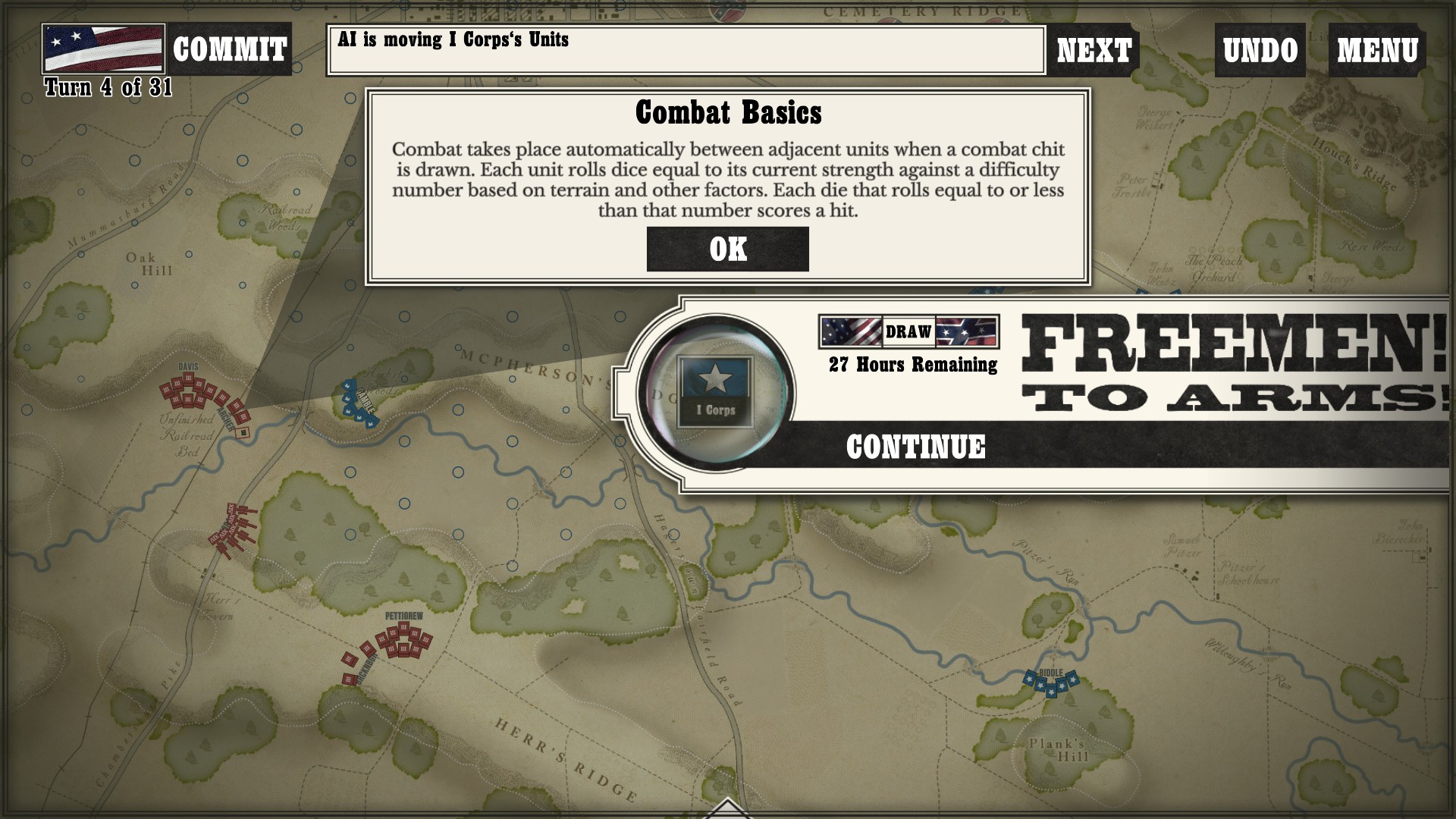The width and height of the screenshot is (1456, 819).
Task: Select the Pettigrew Confederate unit group
Action: pyautogui.click(x=404, y=641)
